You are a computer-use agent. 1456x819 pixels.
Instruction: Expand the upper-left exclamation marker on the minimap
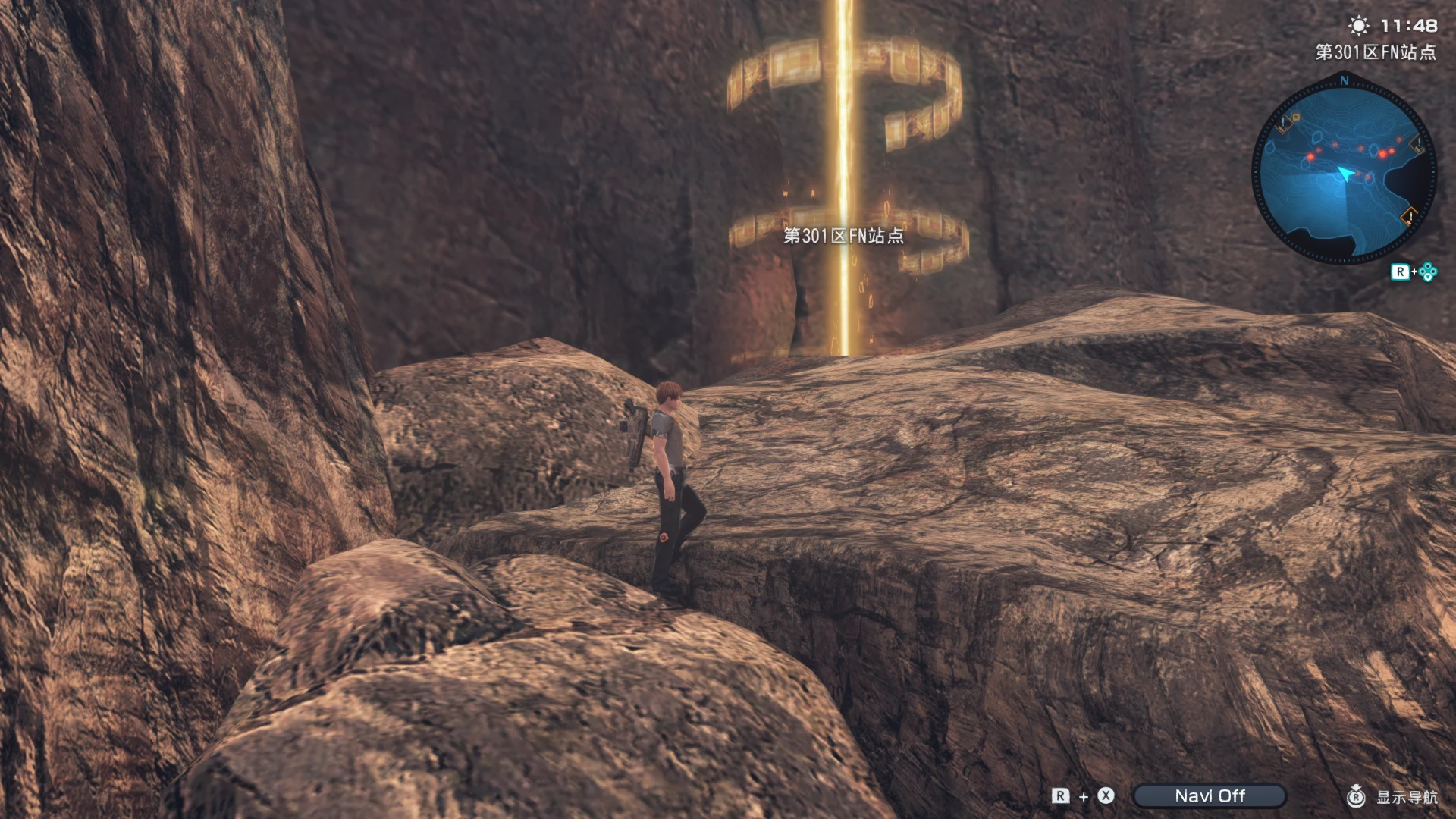1283,122
